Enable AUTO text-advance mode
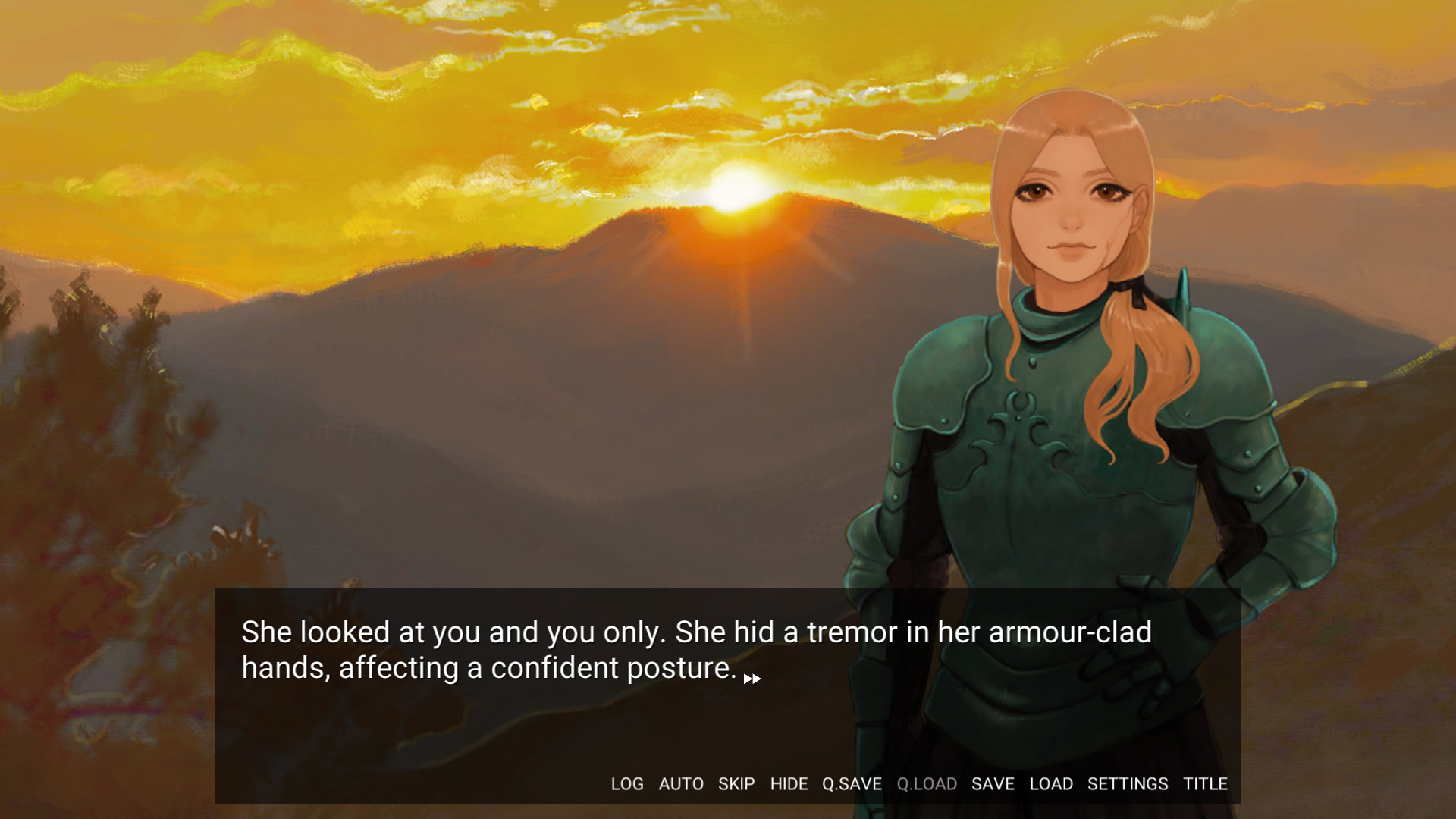The height and width of the screenshot is (819, 1456). pos(682,784)
